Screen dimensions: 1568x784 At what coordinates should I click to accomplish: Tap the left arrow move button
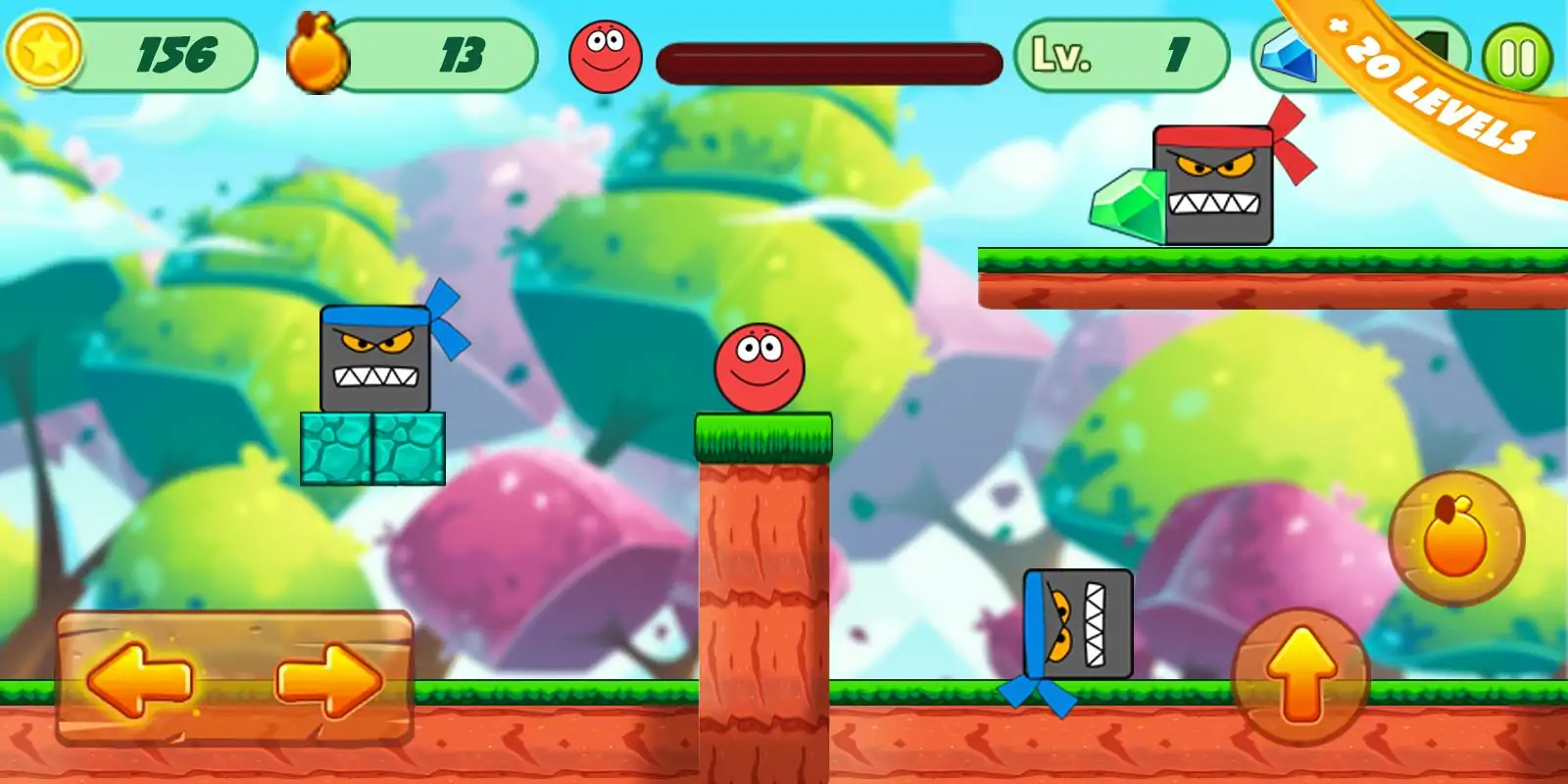point(139,678)
